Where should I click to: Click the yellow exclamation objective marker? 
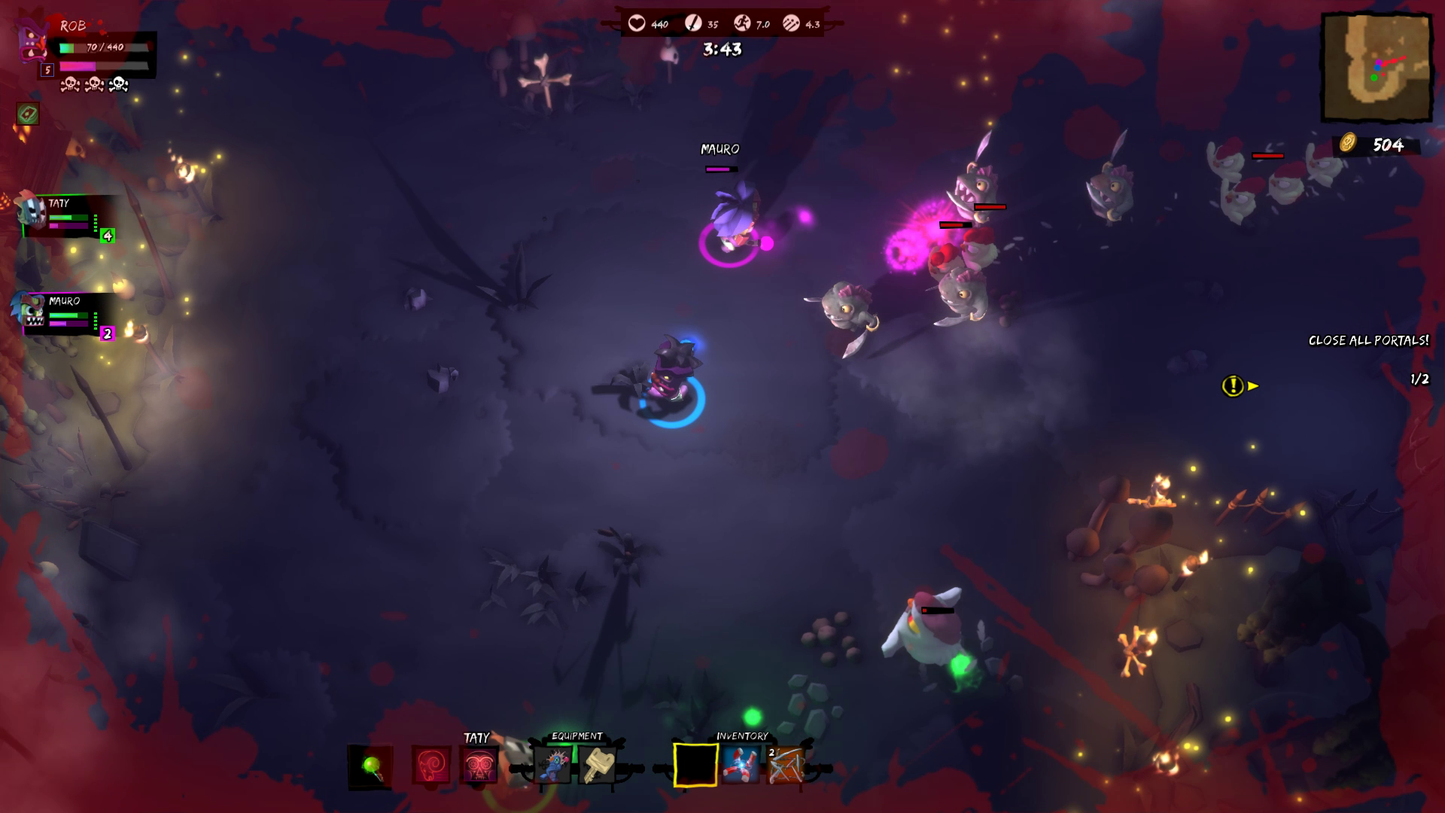click(1233, 386)
